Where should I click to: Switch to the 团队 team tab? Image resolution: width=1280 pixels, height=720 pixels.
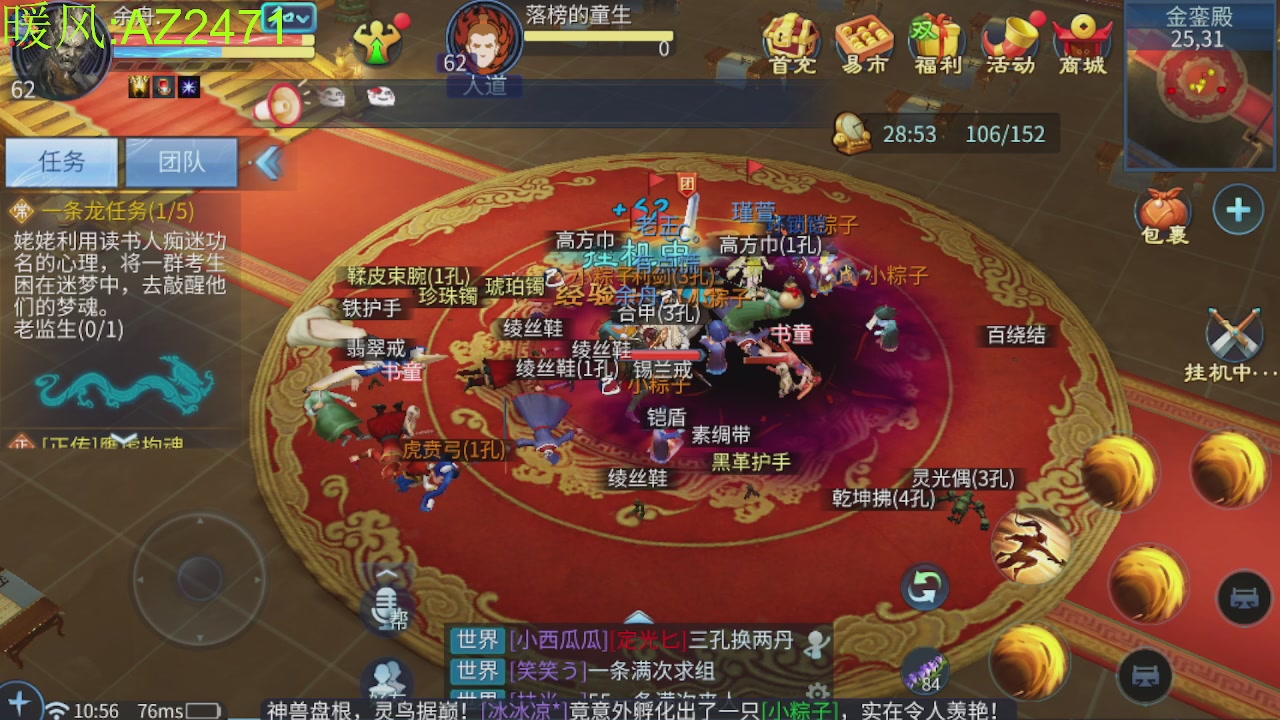[182, 161]
